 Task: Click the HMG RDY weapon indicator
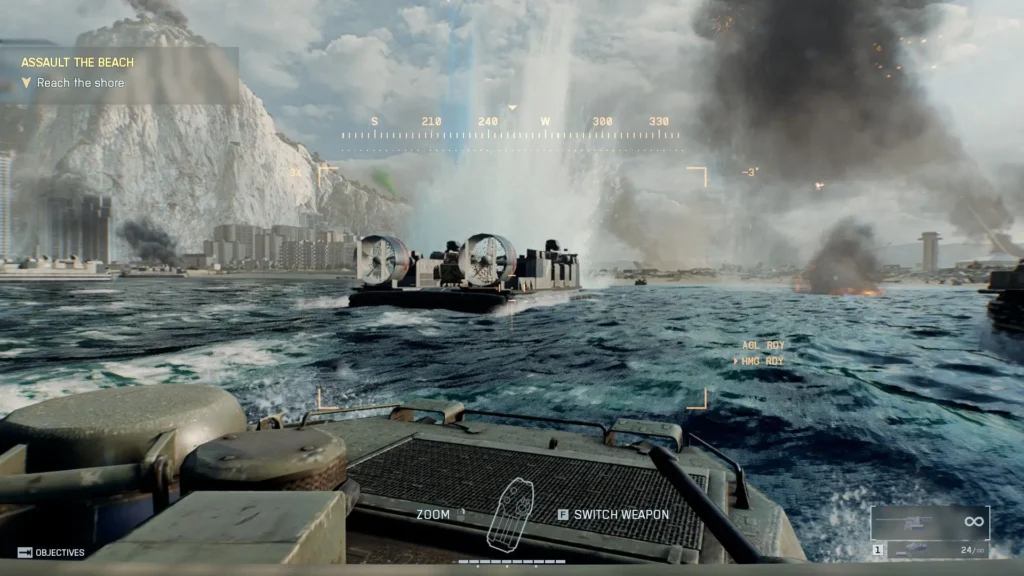point(761,360)
